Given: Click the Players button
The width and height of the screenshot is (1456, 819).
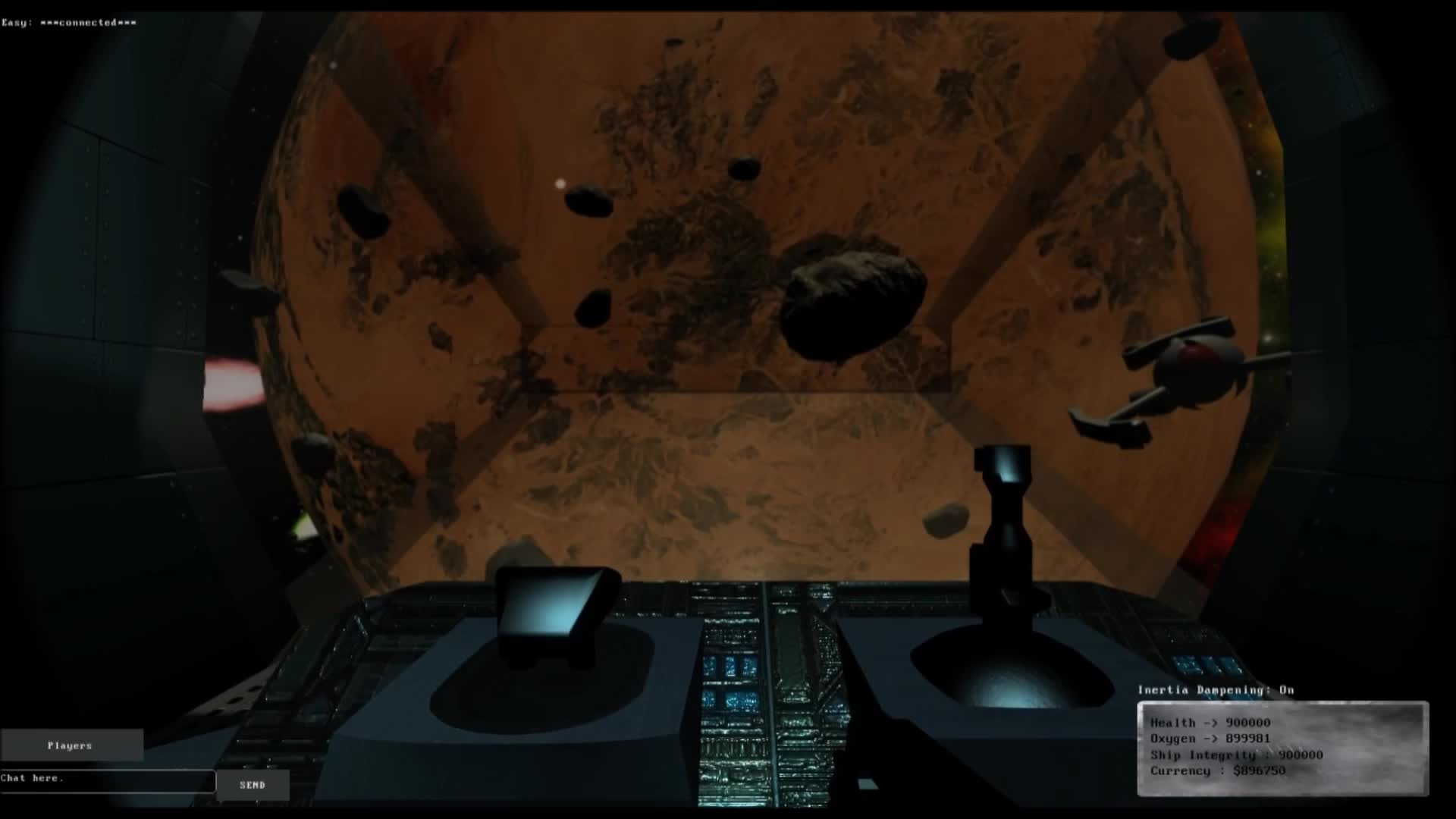Looking at the screenshot, I should pos(71,745).
